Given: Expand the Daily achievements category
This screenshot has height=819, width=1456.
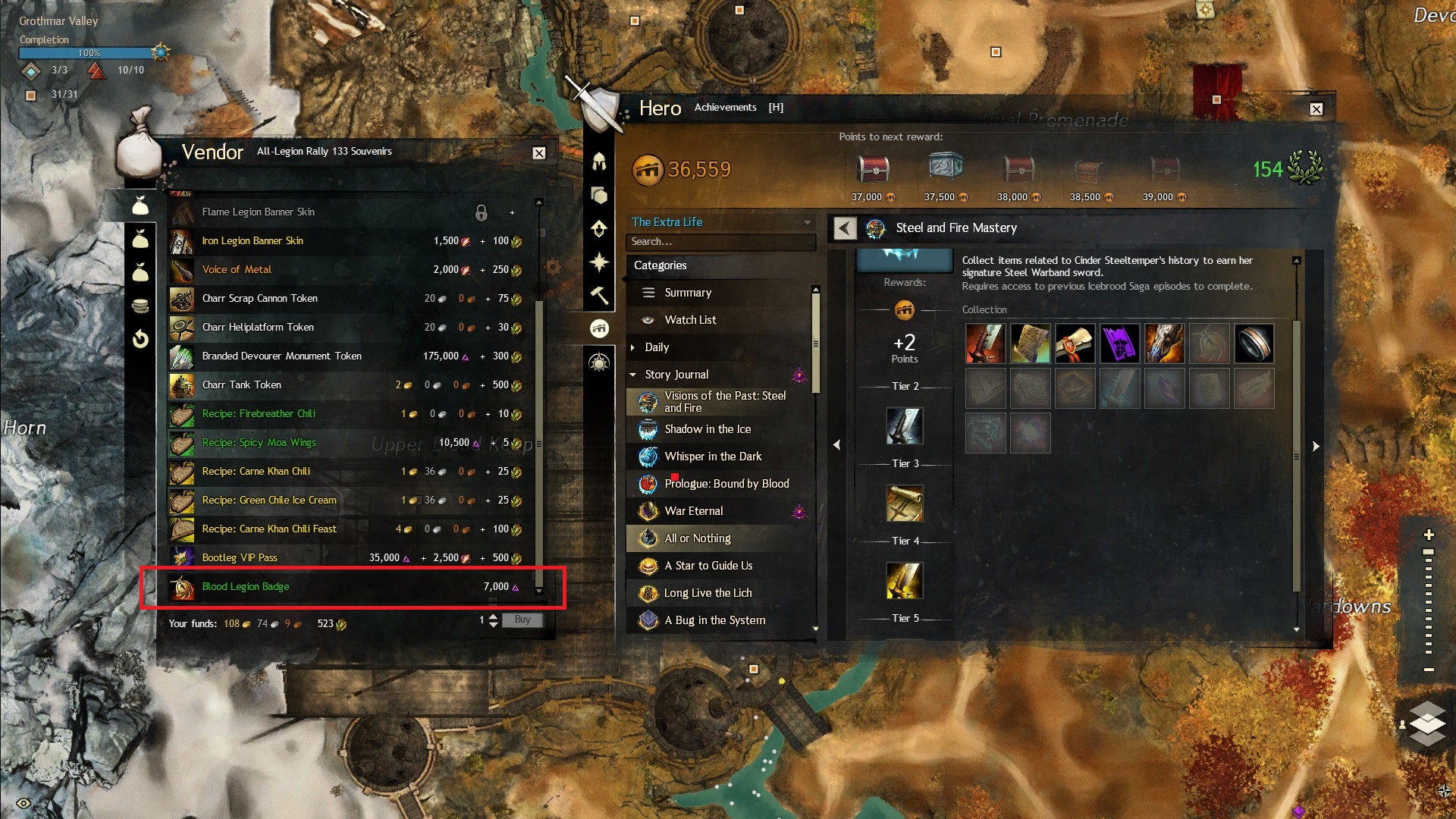Looking at the screenshot, I should pos(657,347).
